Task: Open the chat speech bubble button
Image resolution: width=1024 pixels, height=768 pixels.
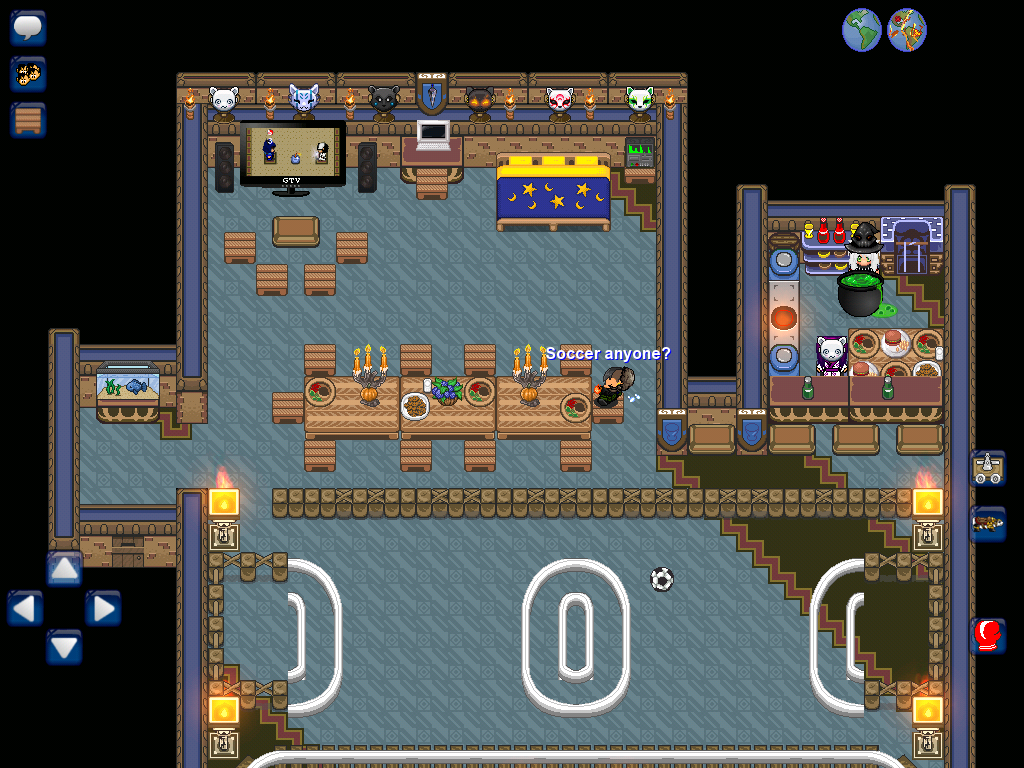Action: [28, 27]
